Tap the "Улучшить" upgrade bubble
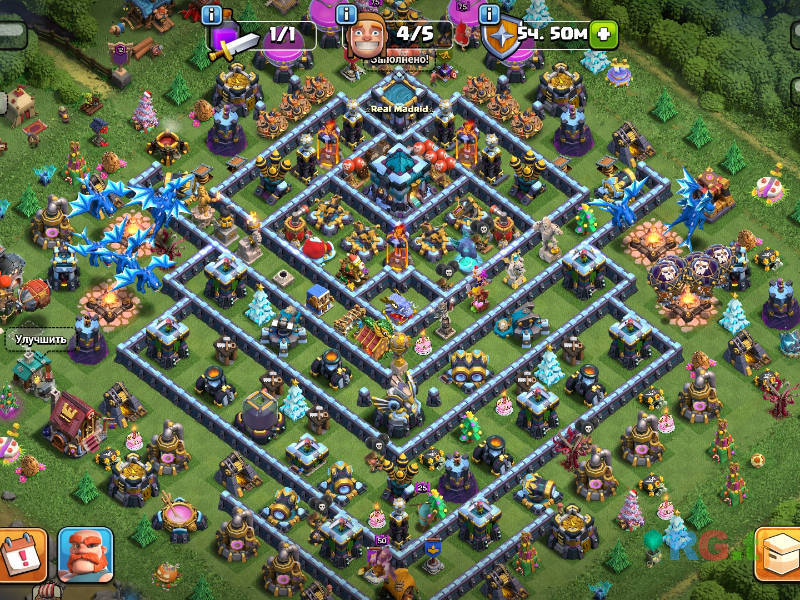 point(40,339)
